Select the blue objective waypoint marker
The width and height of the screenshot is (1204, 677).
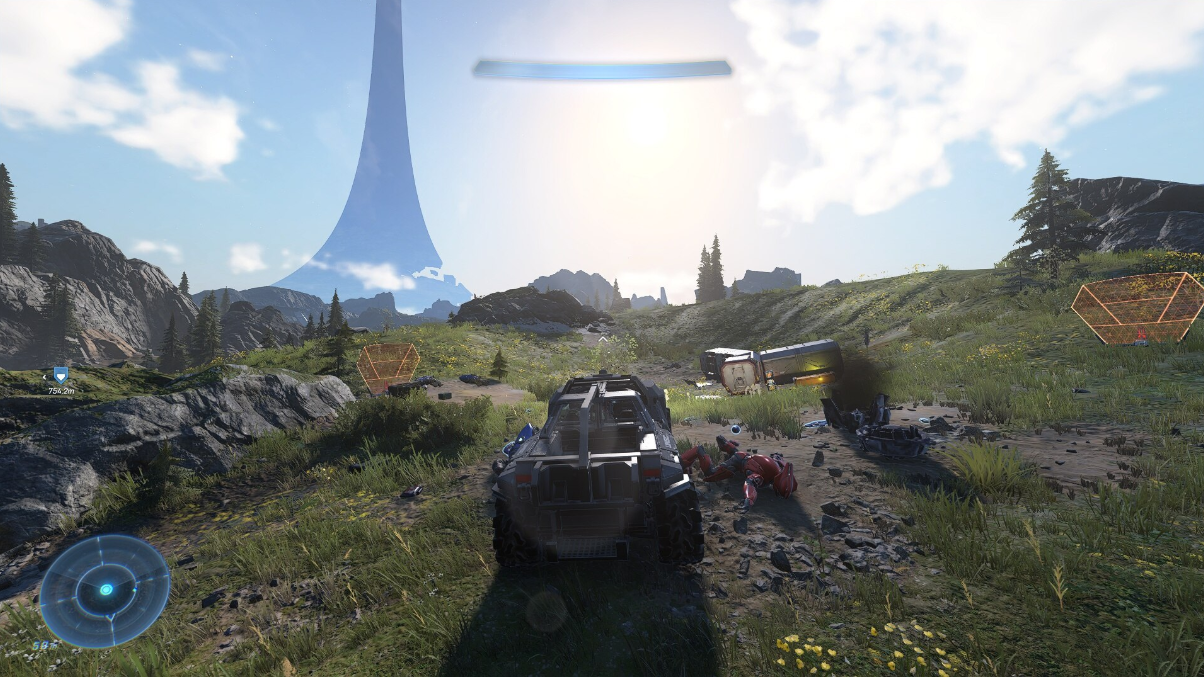coord(61,374)
